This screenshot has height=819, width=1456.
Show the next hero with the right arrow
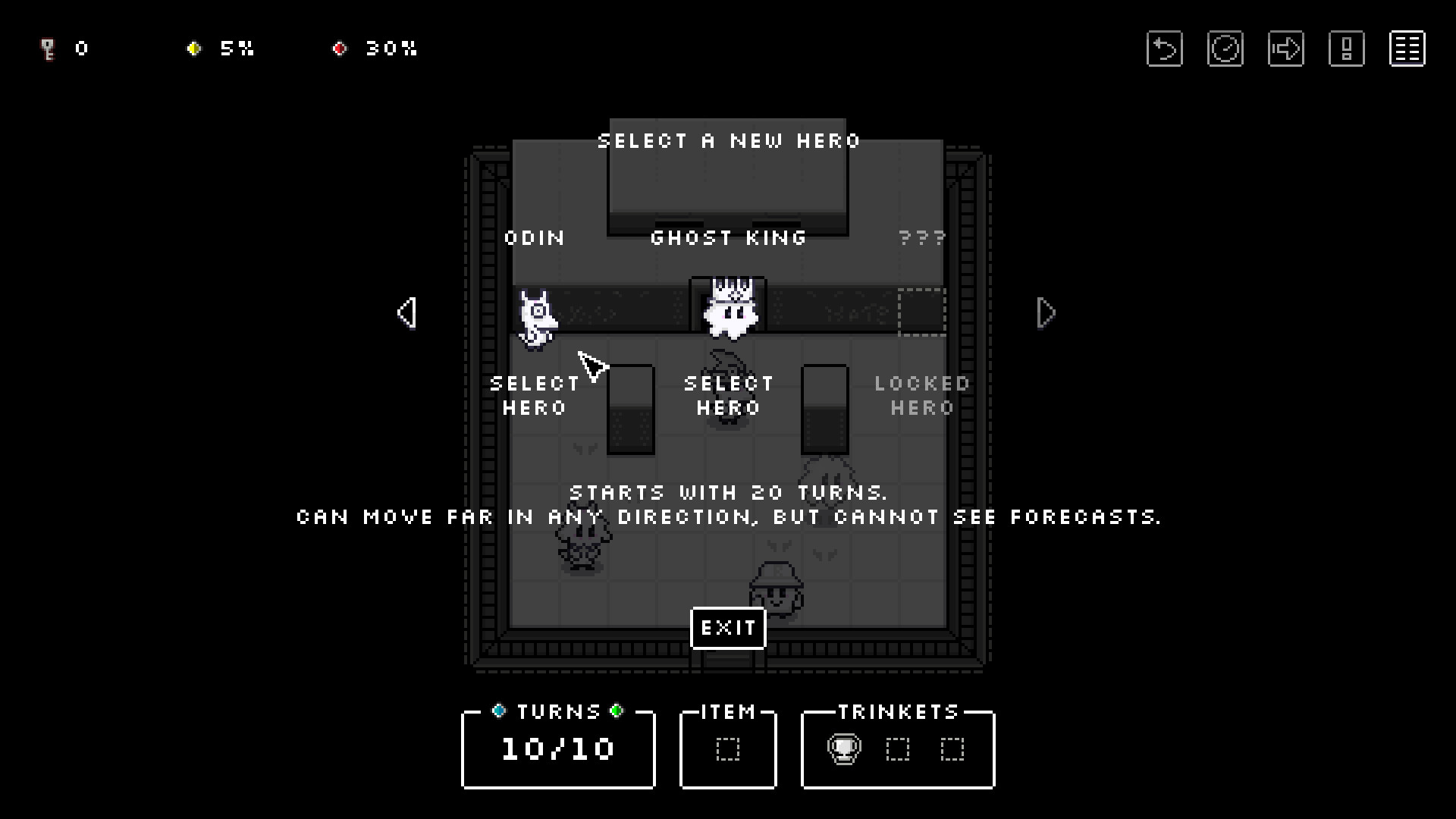[1046, 312]
